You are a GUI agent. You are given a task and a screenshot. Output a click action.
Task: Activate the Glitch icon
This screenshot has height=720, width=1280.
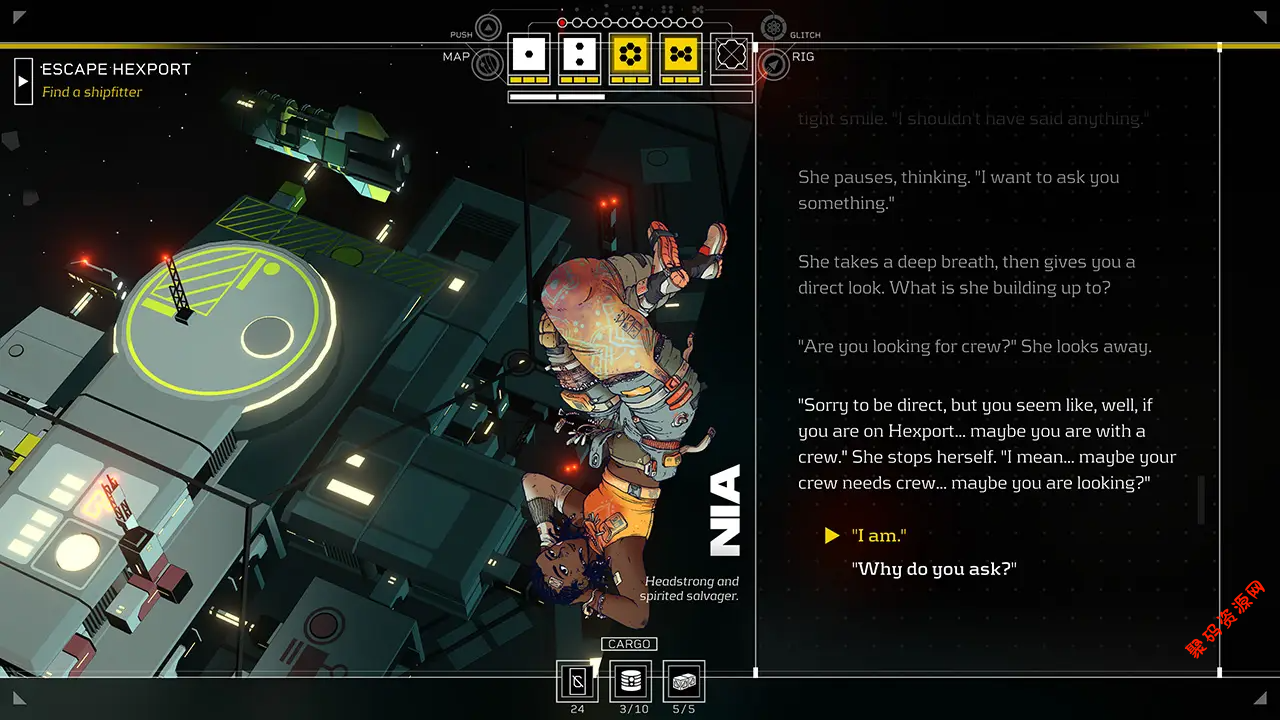pos(773,28)
